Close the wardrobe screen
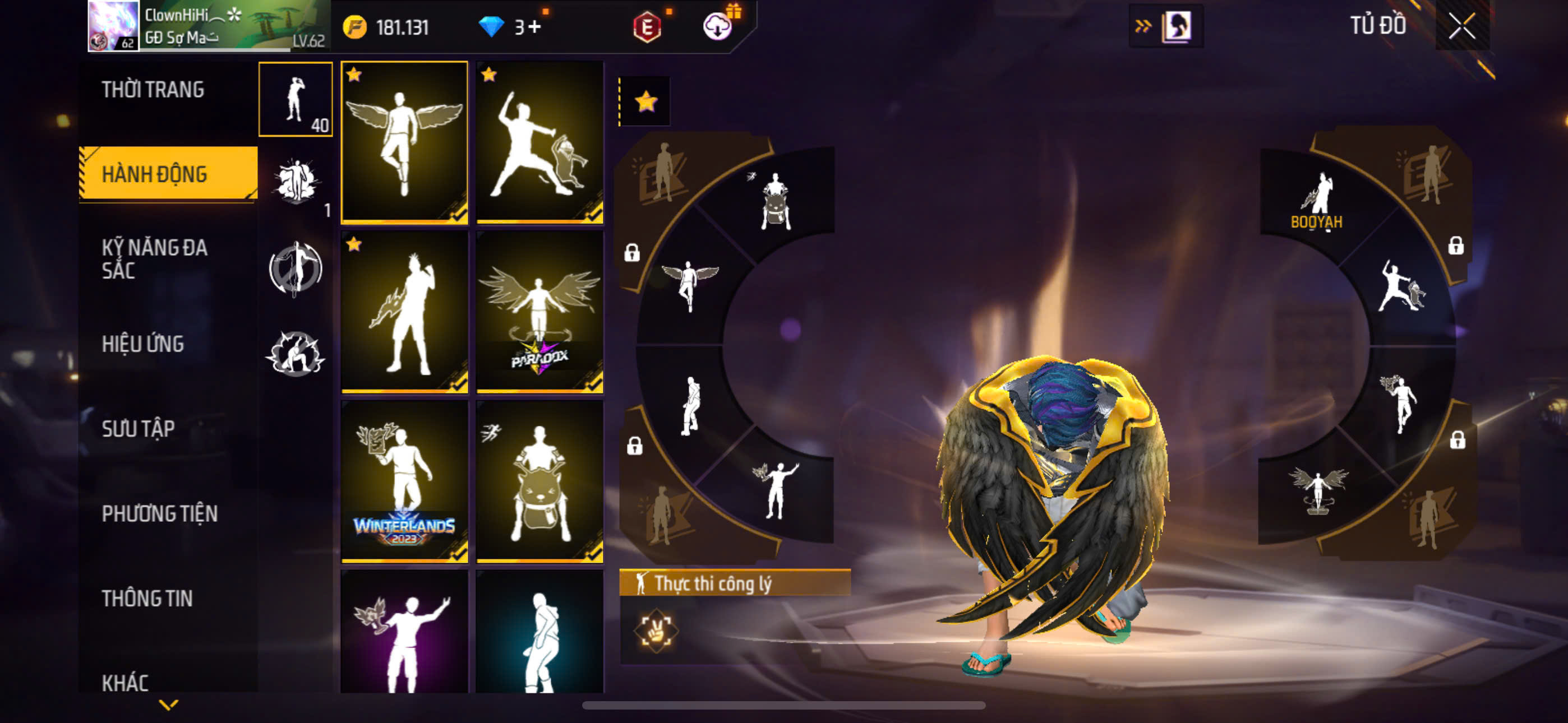This screenshot has height=723, width=1568. point(1461,26)
